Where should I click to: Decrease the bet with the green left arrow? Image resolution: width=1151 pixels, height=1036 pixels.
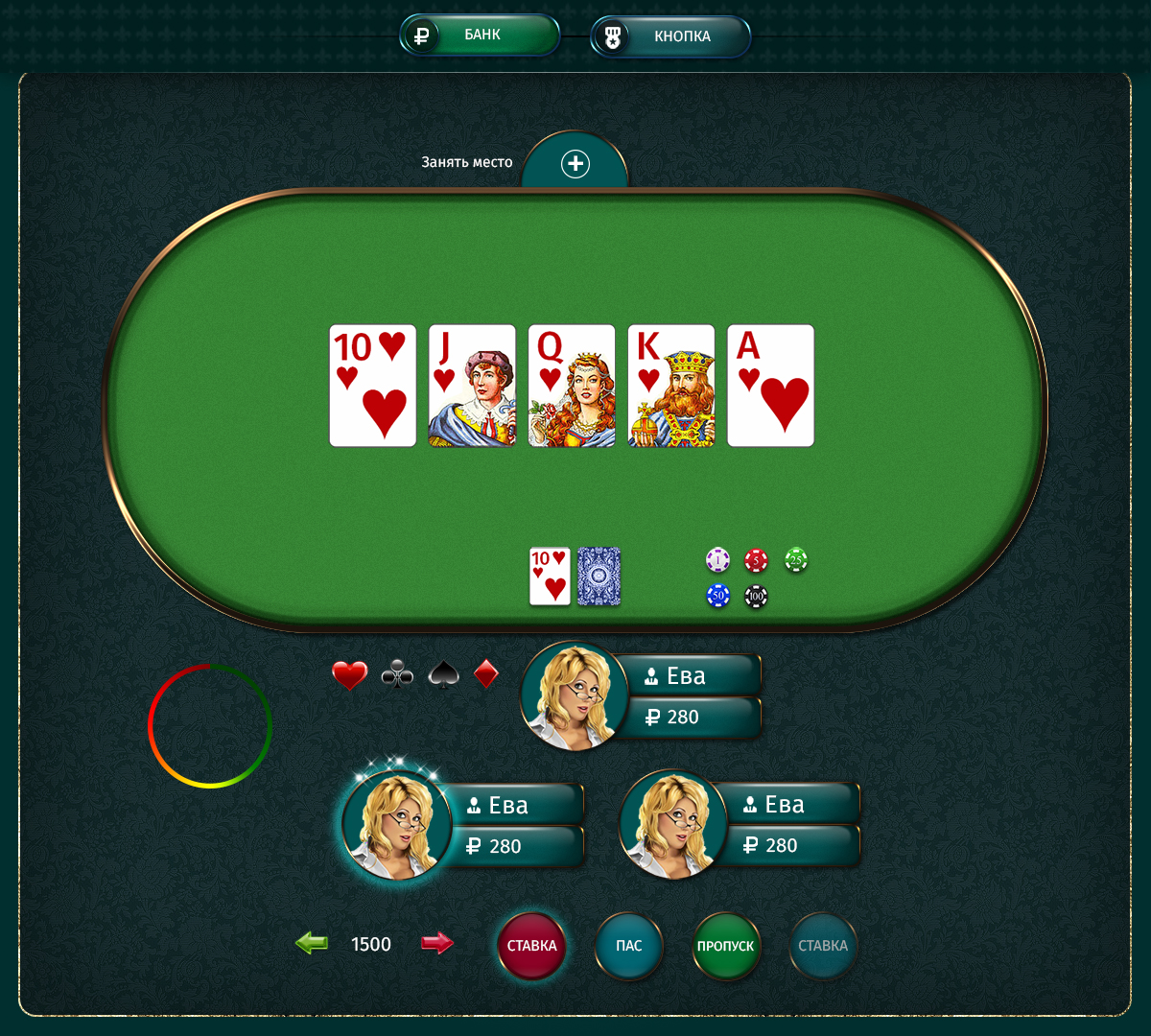(312, 944)
